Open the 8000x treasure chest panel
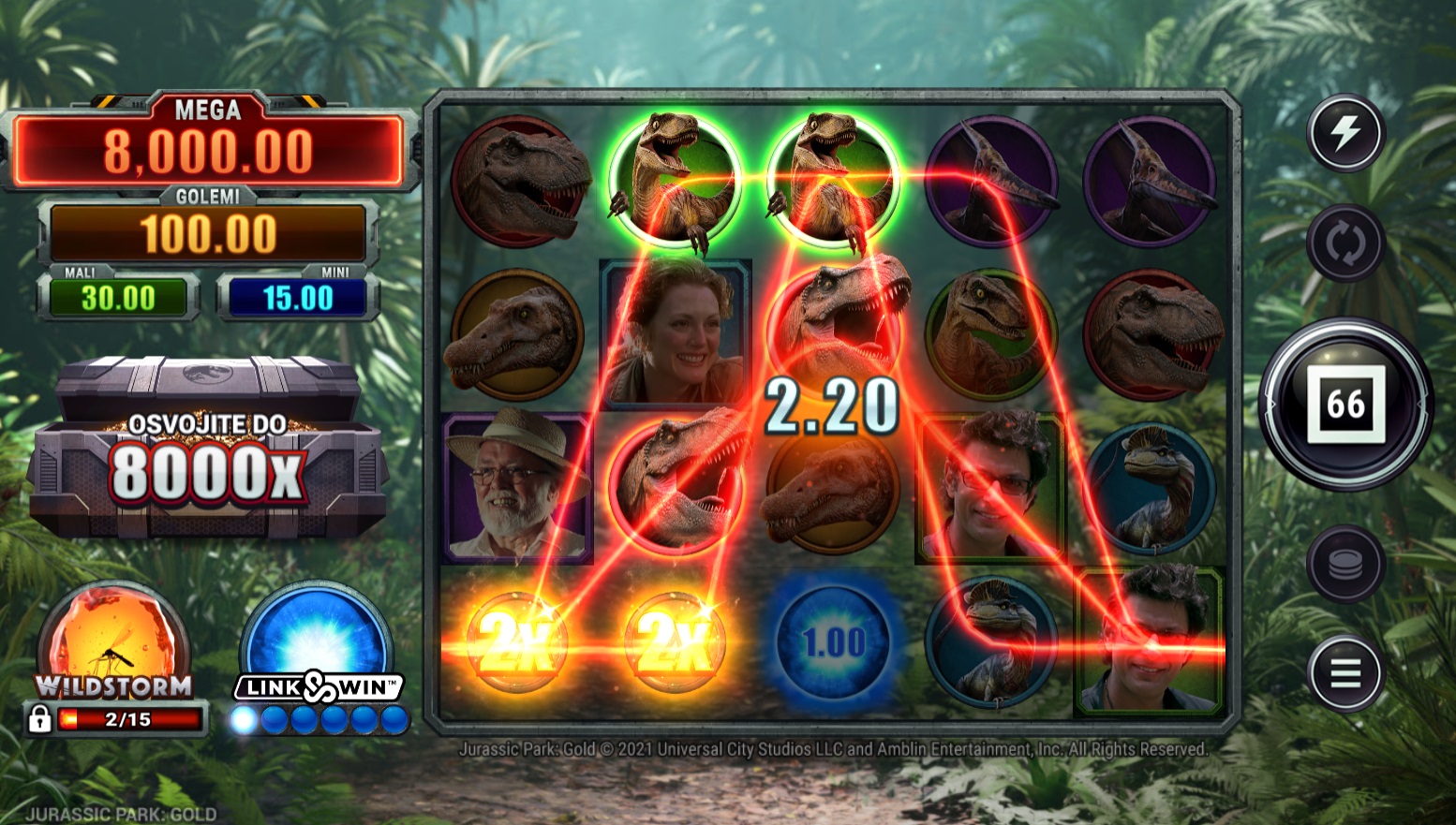Viewport: 1456px width, 825px height. pyautogui.click(x=207, y=449)
